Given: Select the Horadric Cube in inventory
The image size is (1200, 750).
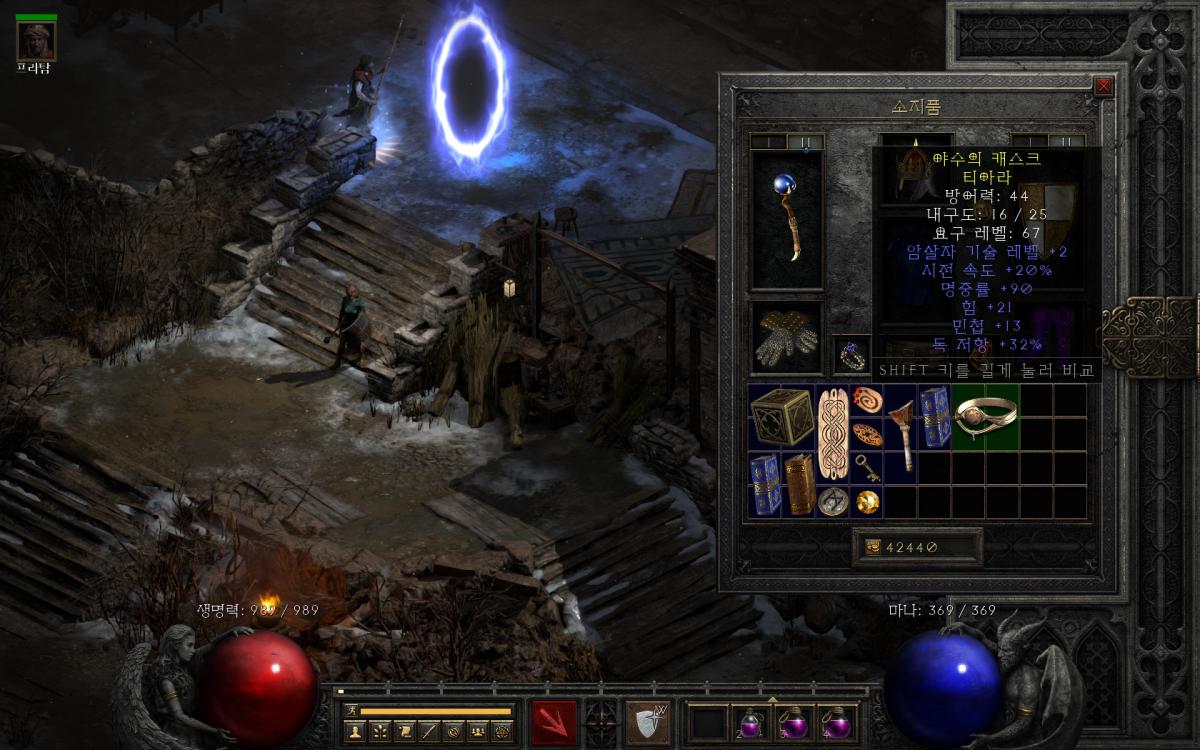Looking at the screenshot, I should coord(781,418).
